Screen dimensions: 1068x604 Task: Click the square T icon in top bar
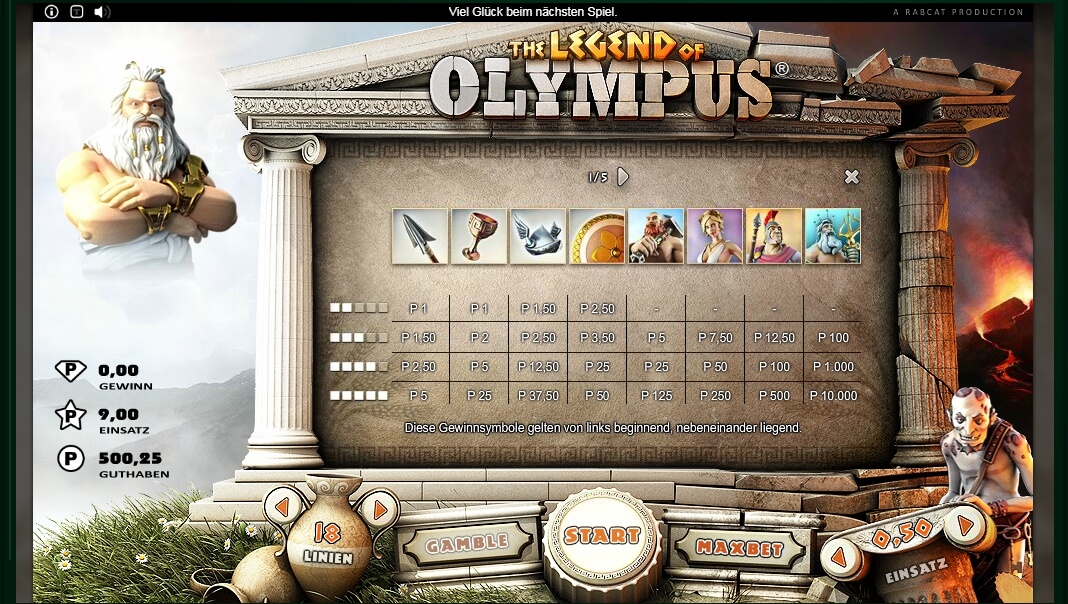pyautogui.click(x=77, y=12)
